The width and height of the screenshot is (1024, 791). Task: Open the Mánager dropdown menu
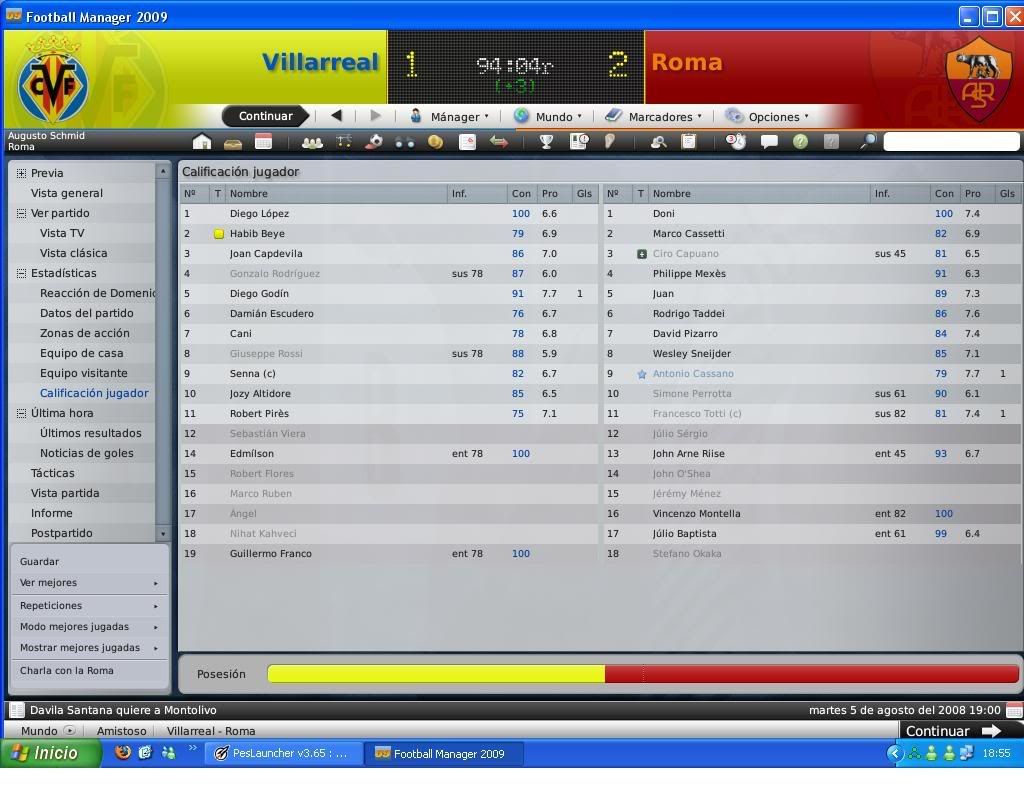[x=451, y=117]
